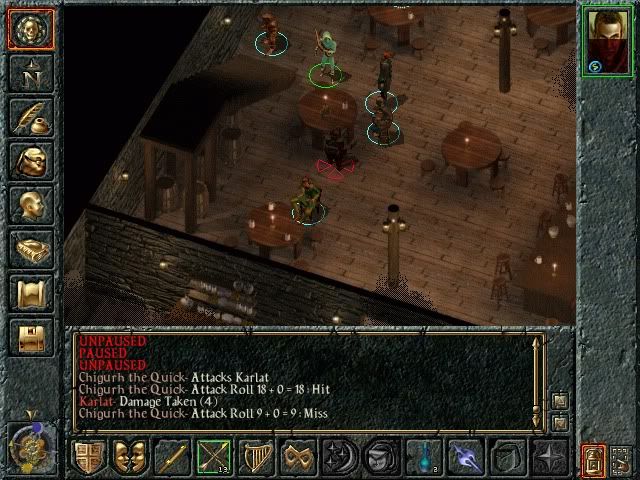Open the mage spellbook
This screenshot has width=640, height=480.
tap(30, 248)
